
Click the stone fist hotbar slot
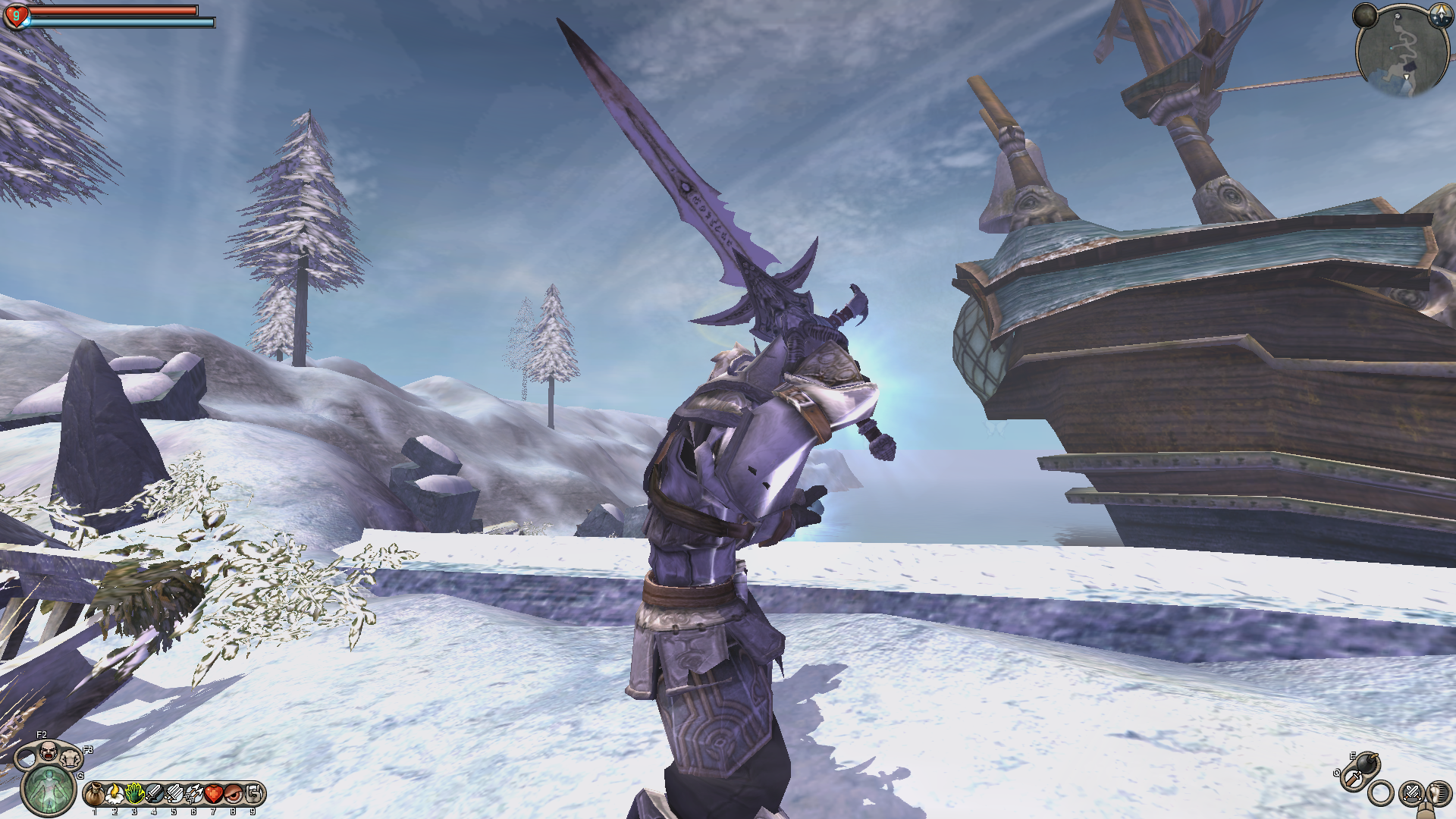coord(253,794)
